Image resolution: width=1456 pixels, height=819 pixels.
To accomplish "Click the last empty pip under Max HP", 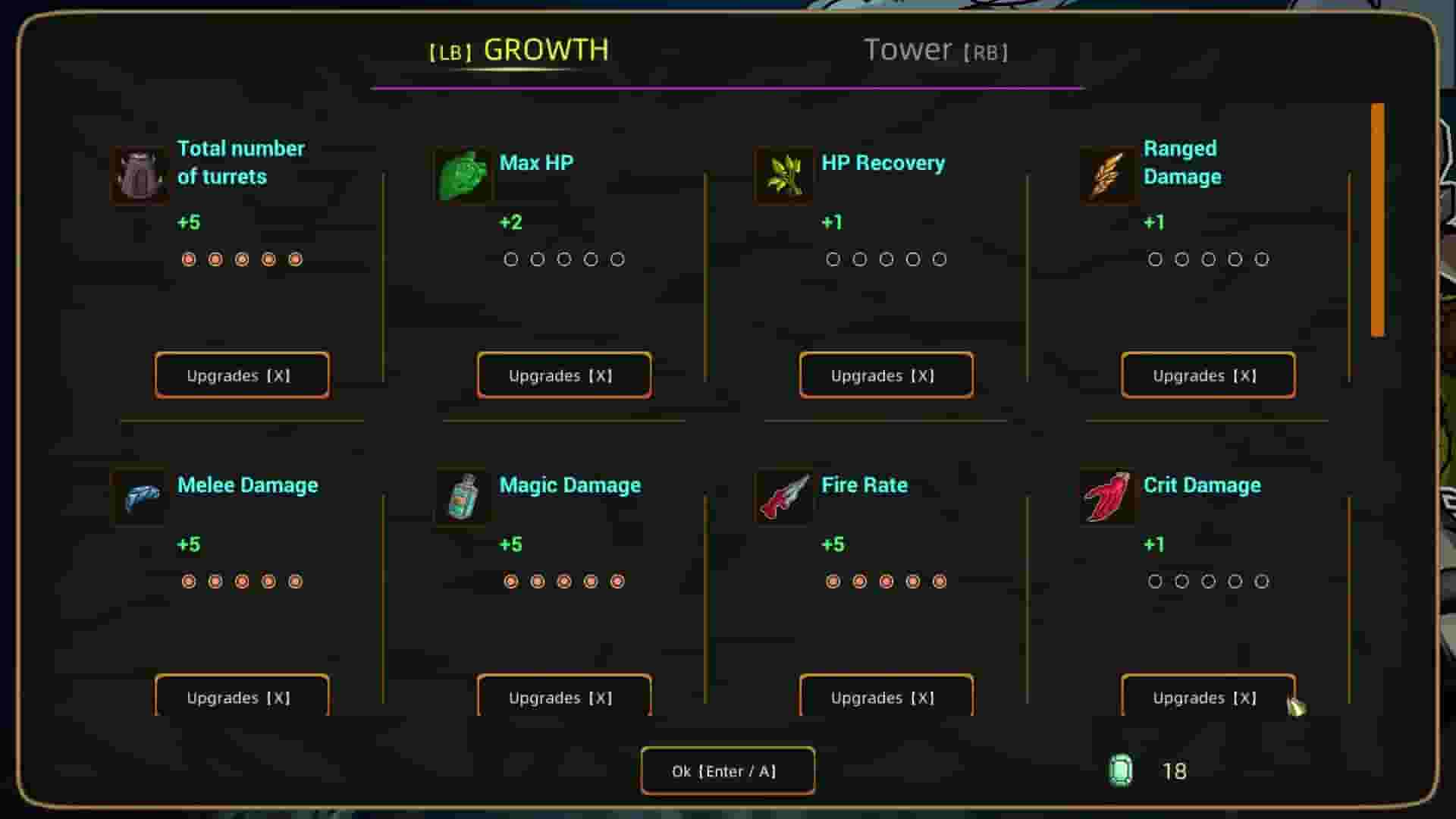I will click(617, 259).
